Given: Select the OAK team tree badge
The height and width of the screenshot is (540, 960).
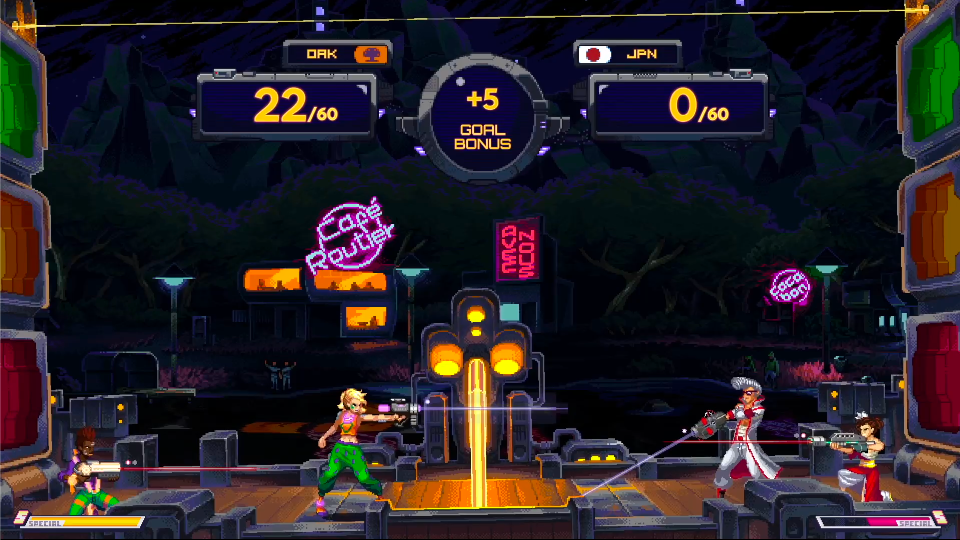Looking at the screenshot, I should [x=370, y=54].
